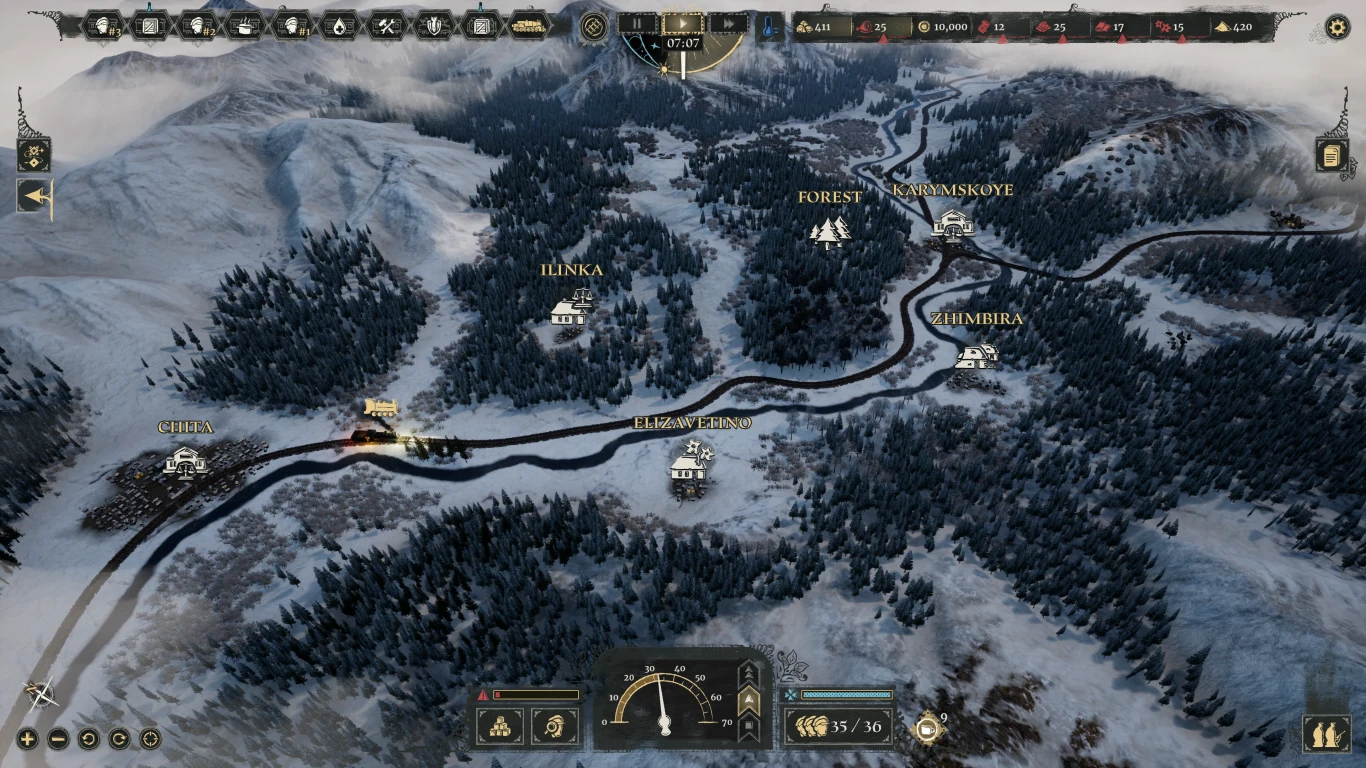Select the Karymskoye station marker
1366x768 pixels.
point(952,224)
